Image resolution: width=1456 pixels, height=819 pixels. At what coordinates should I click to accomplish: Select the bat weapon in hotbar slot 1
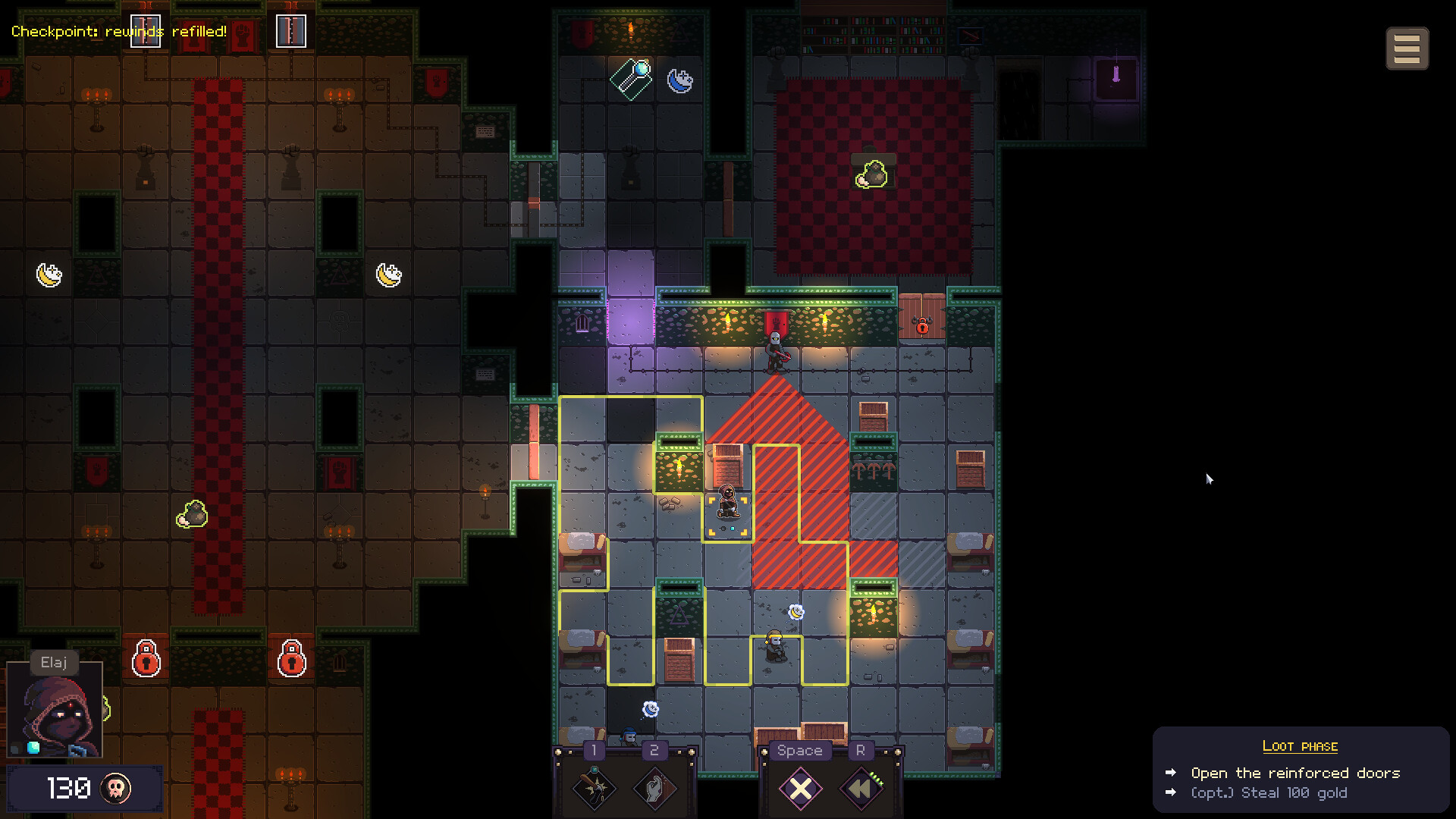click(595, 789)
